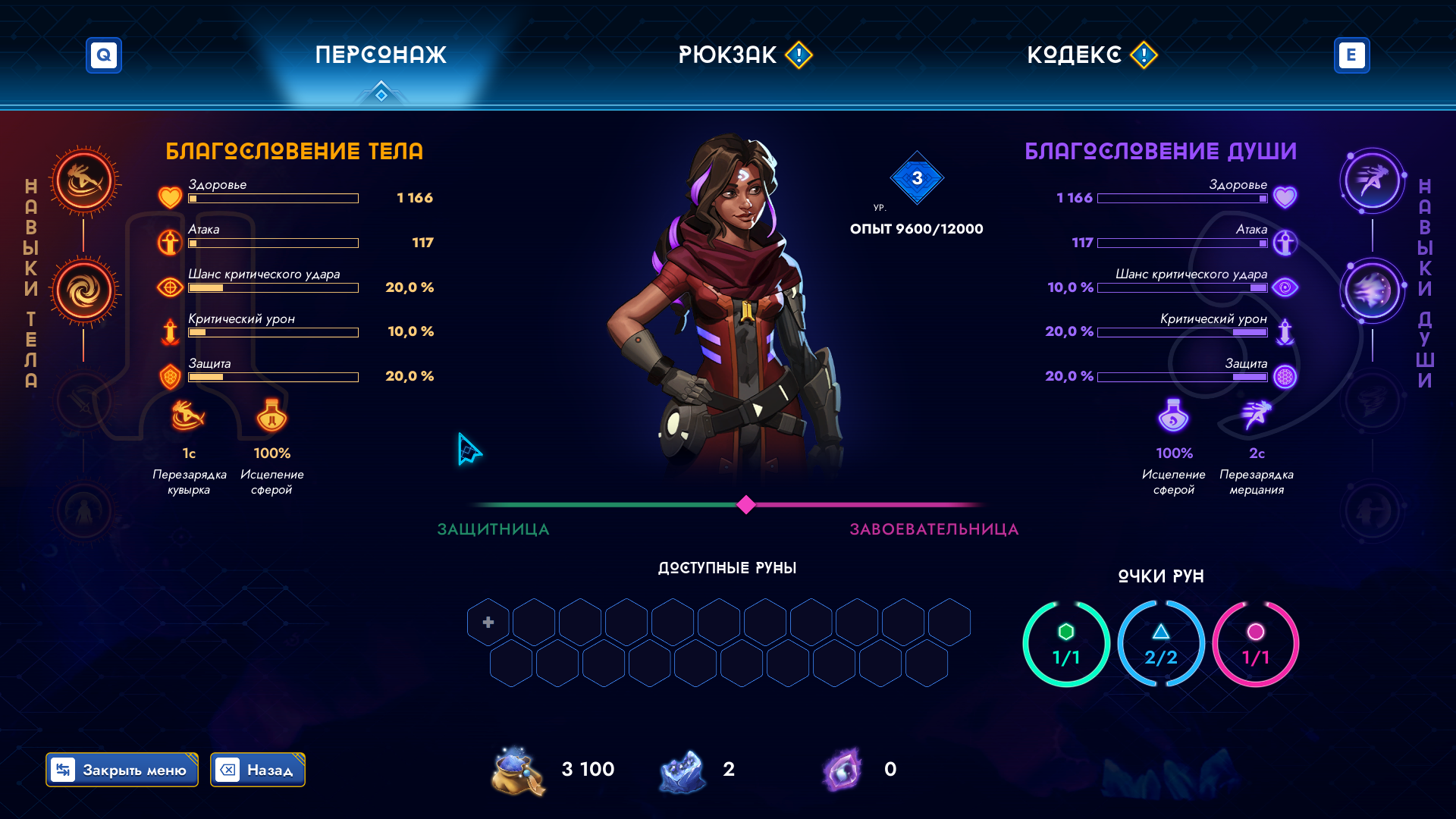Choose the top purple soul skill icon
Screen dimensions: 1456x819
pyautogui.click(x=1372, y=181)
